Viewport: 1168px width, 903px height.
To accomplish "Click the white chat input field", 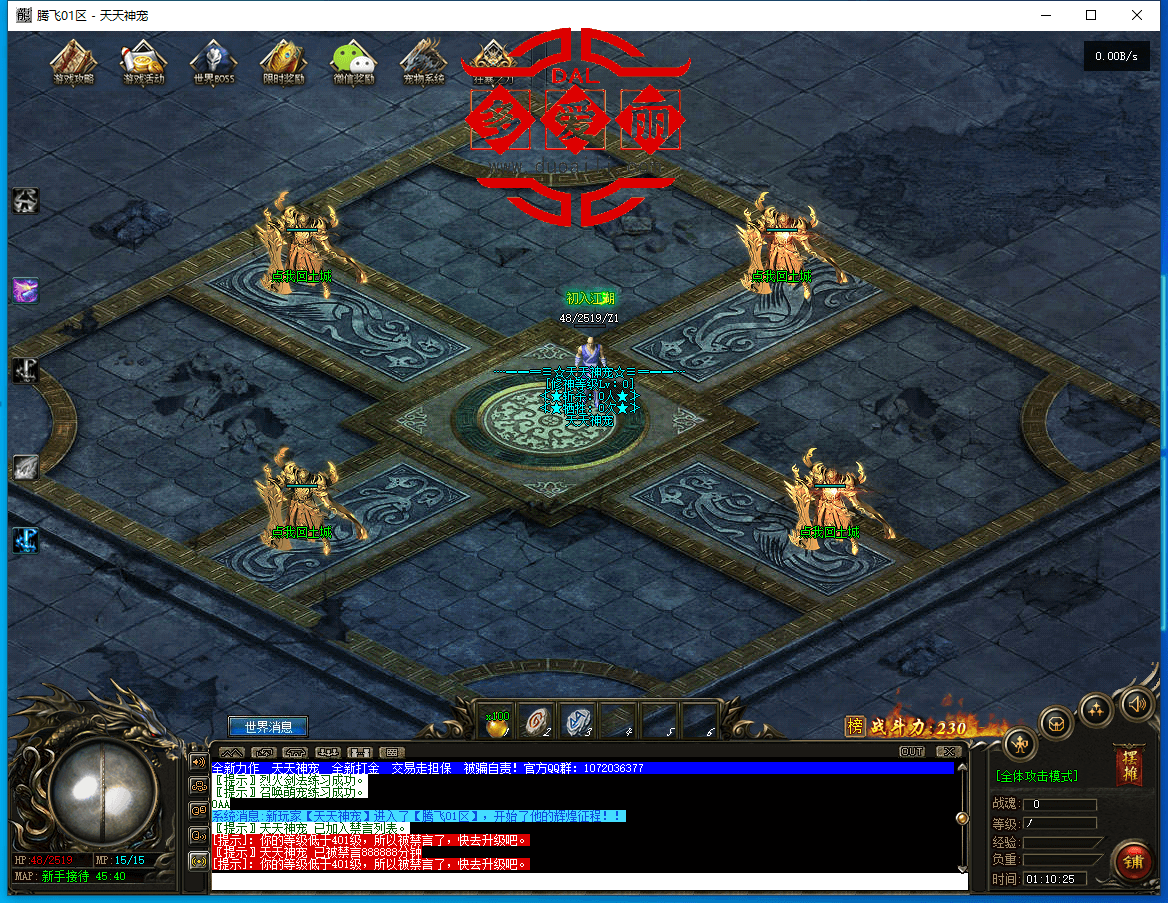I will pos(590,881).
